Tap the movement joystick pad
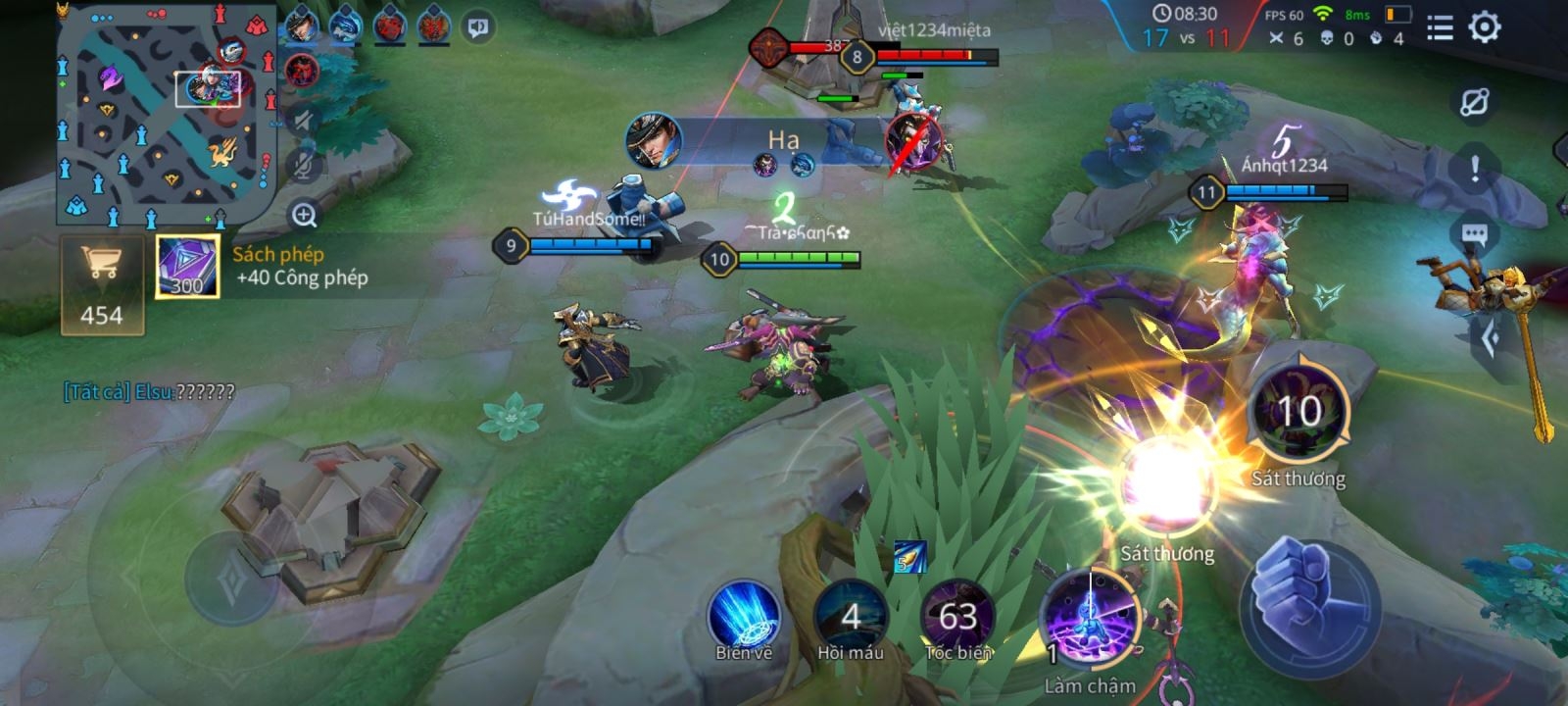Viewport: 1568px width, 706px height. coord(231,577)
